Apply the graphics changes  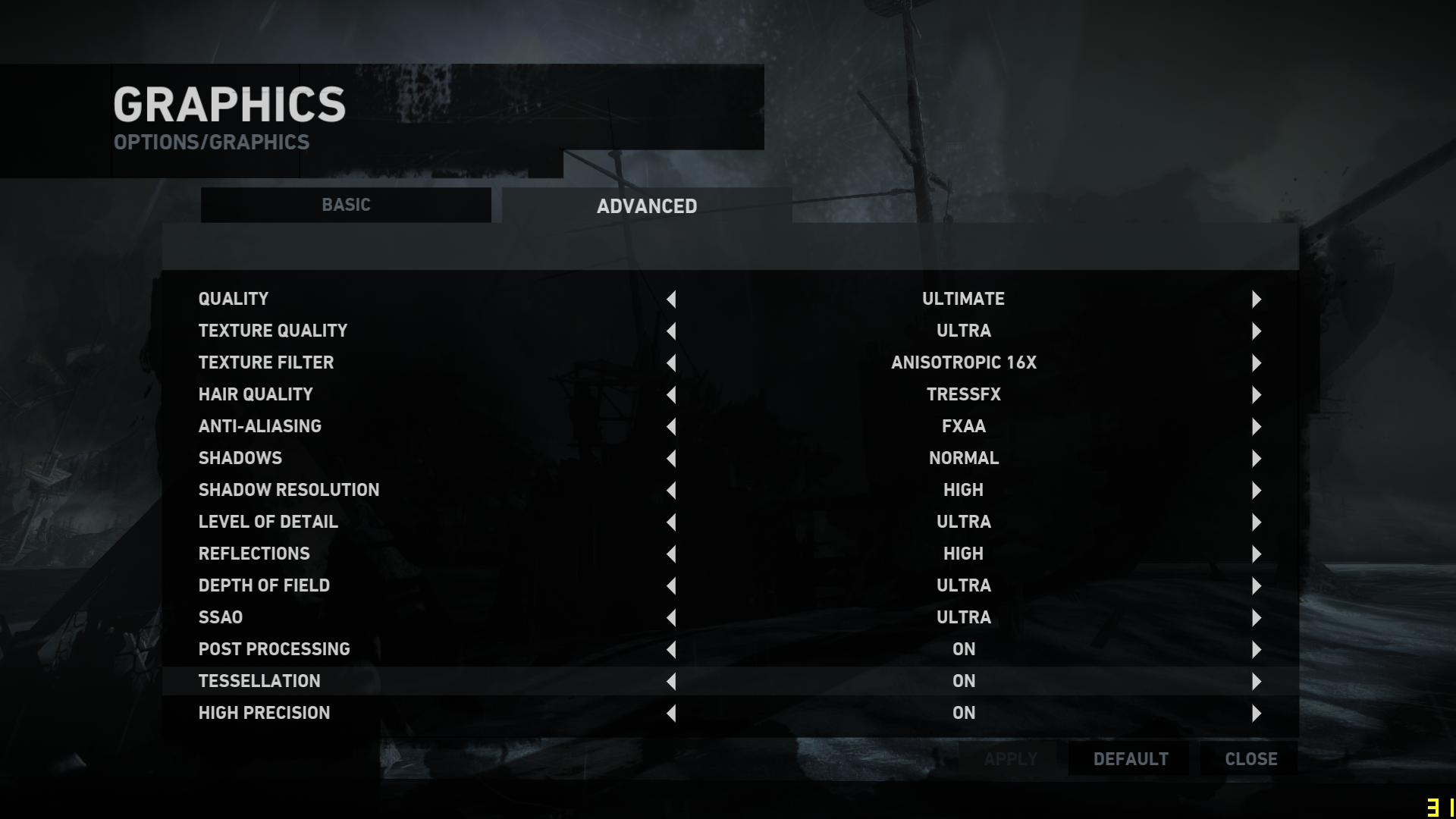coord(1010,759)
